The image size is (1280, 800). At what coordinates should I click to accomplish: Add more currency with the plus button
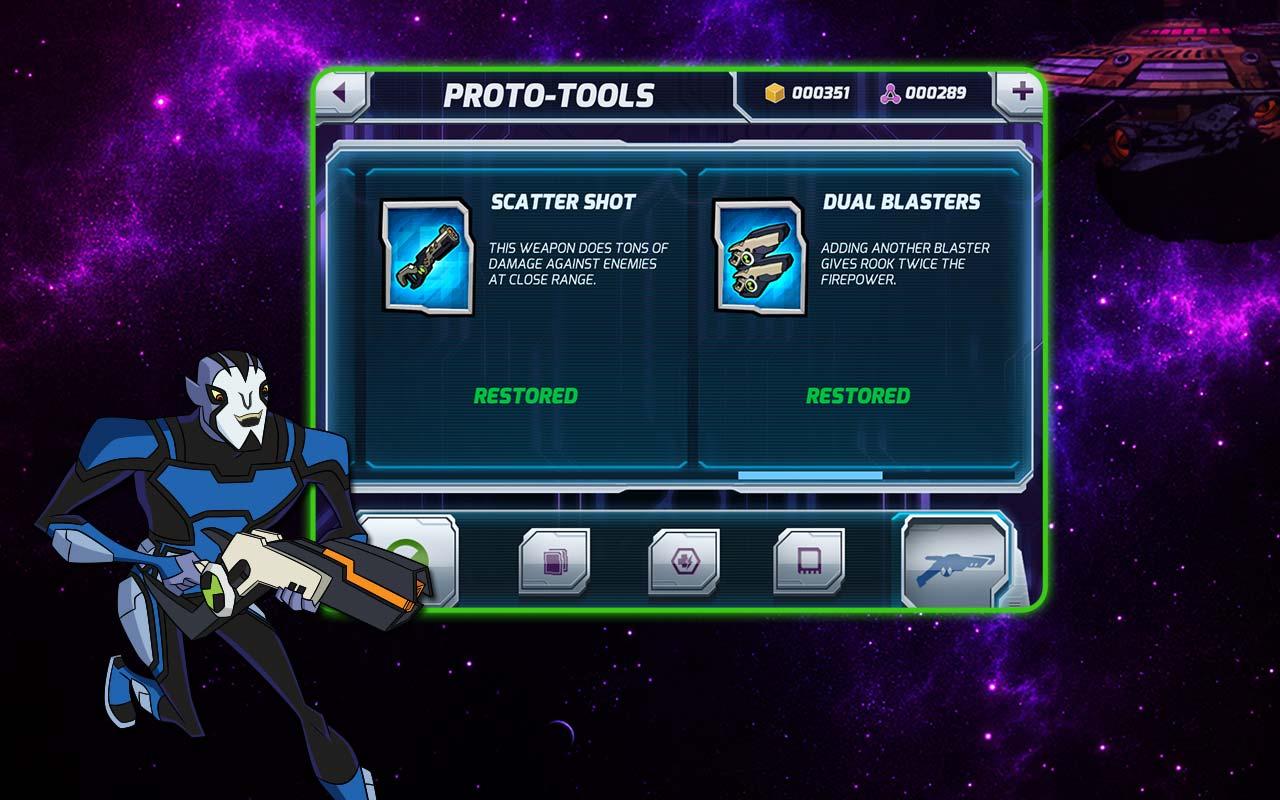1020,94
